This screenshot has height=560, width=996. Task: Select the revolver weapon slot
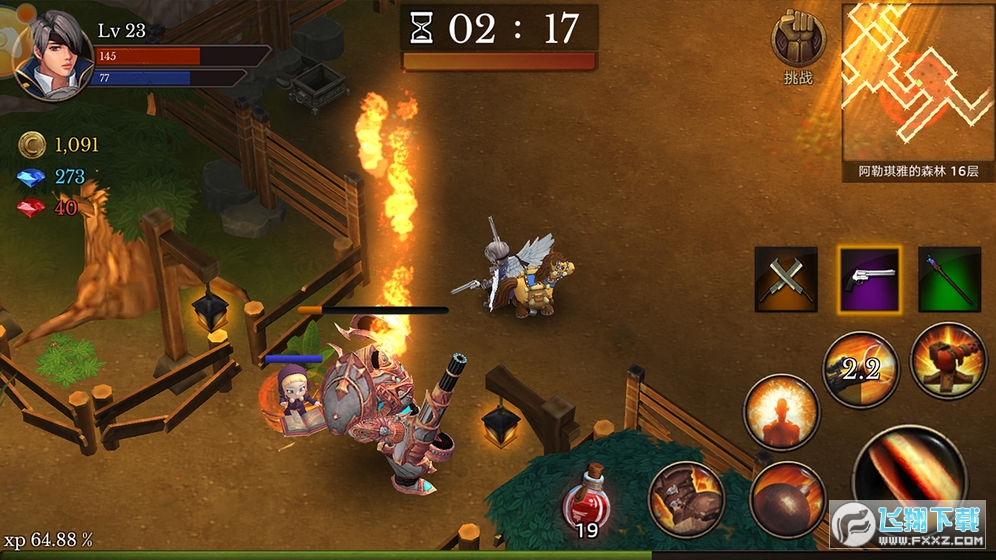click(868, 278)
